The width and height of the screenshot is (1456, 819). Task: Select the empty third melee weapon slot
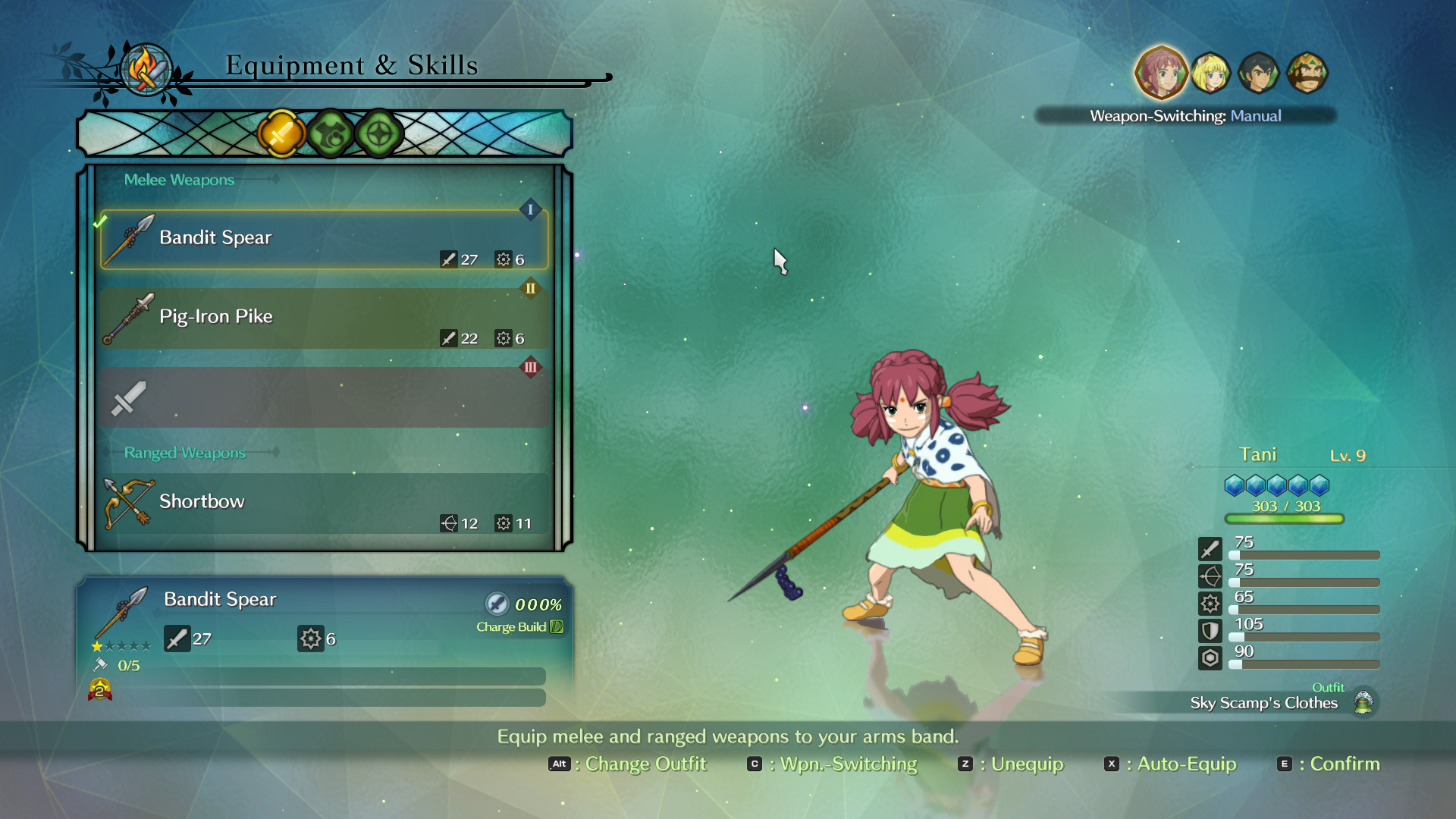click(324, 397)
